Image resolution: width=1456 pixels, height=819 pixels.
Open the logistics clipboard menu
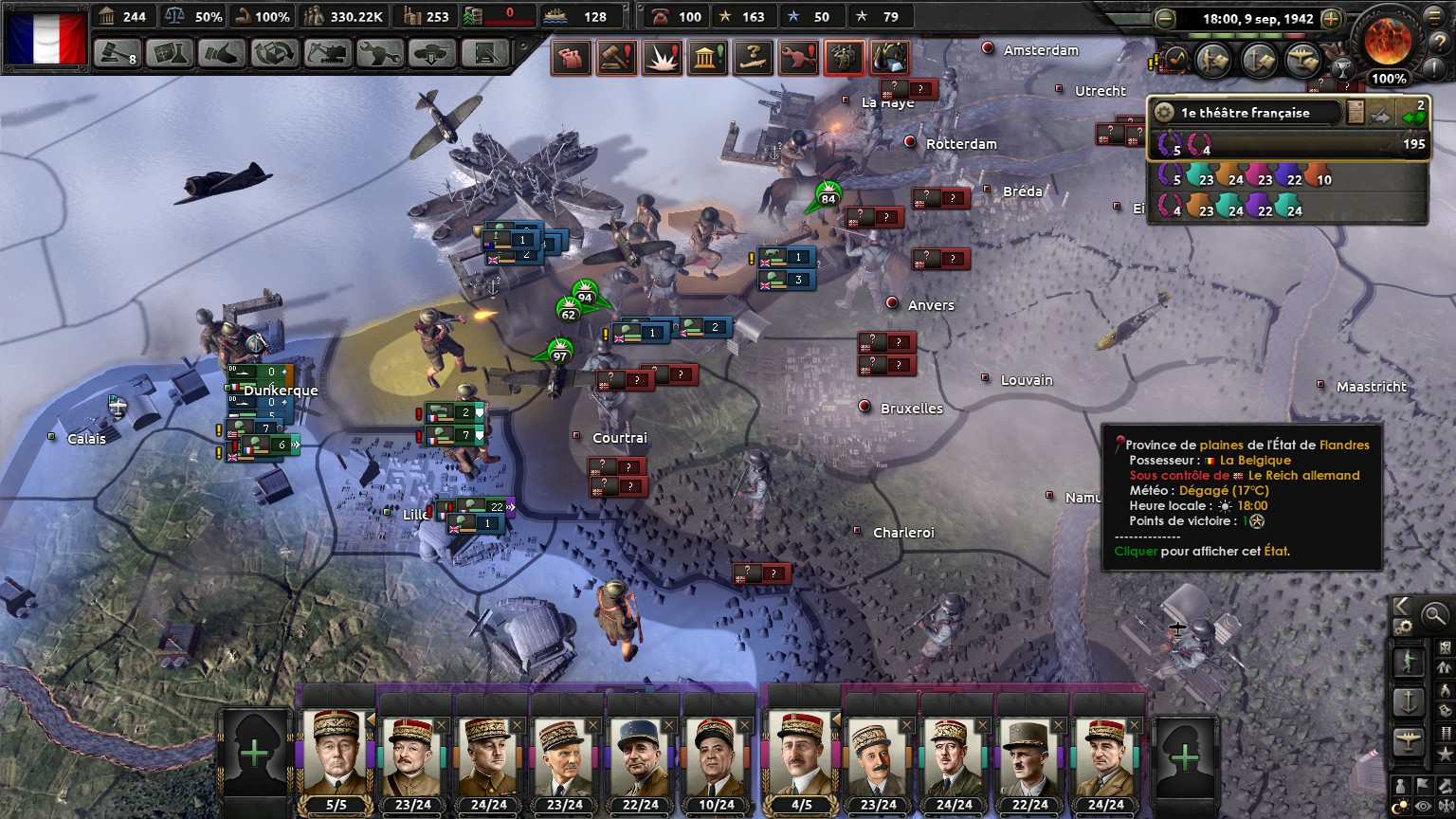pyautogui.click(x=482, y=53)
